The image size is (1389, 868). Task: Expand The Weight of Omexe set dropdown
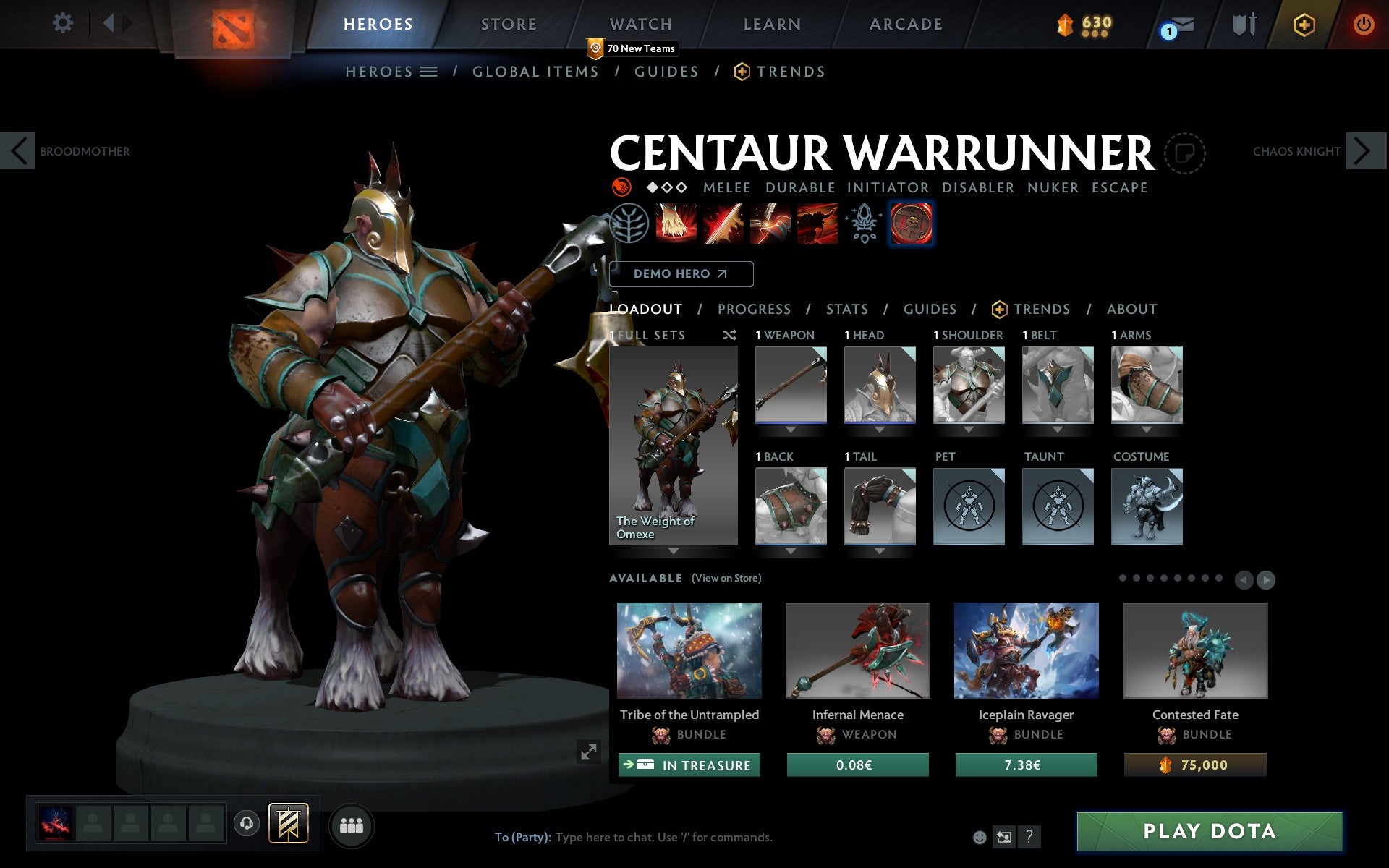tap(674, 550)
